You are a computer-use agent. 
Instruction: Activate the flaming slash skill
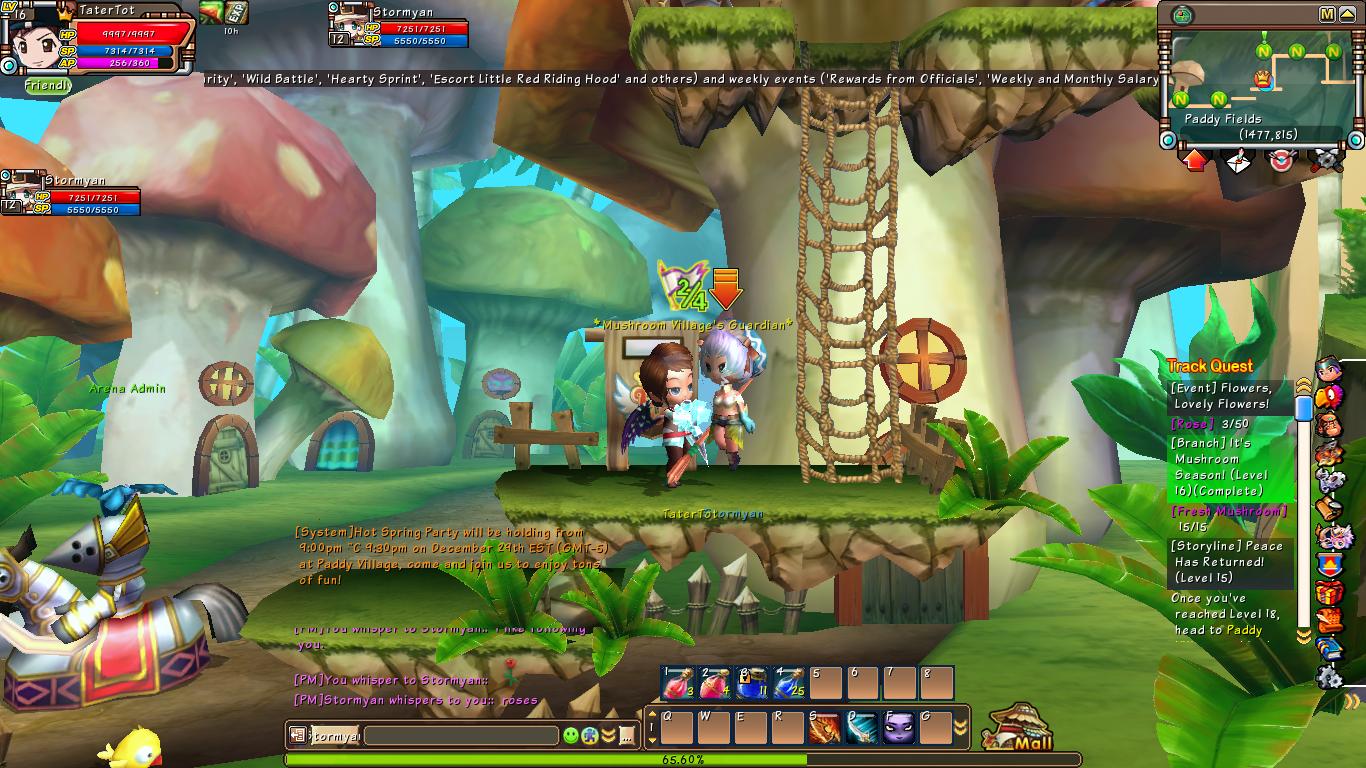[x=825, y=727]
